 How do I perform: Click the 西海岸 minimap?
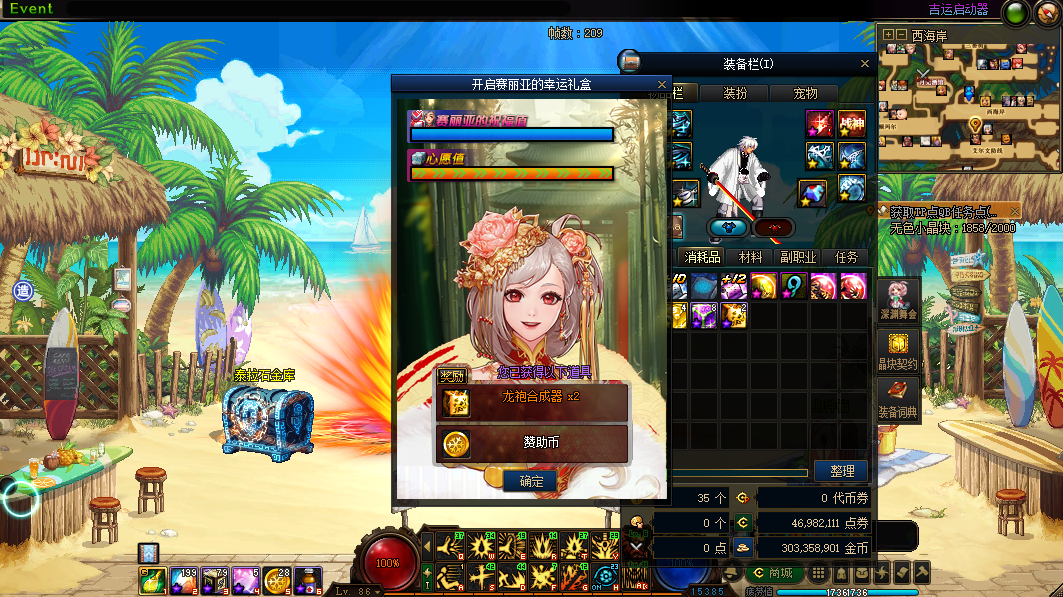[969, 102]
